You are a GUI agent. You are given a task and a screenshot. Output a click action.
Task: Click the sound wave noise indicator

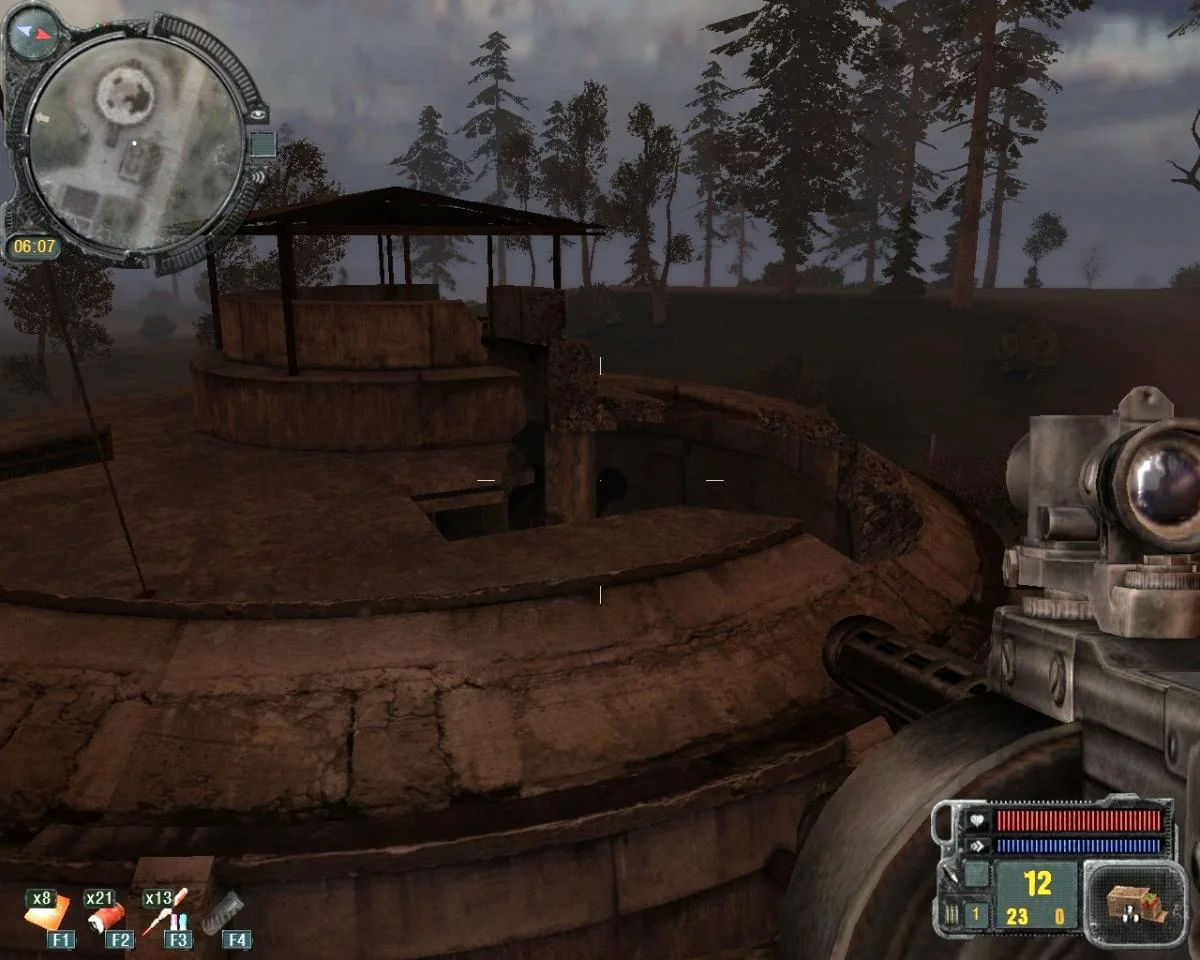coord(258,175)
